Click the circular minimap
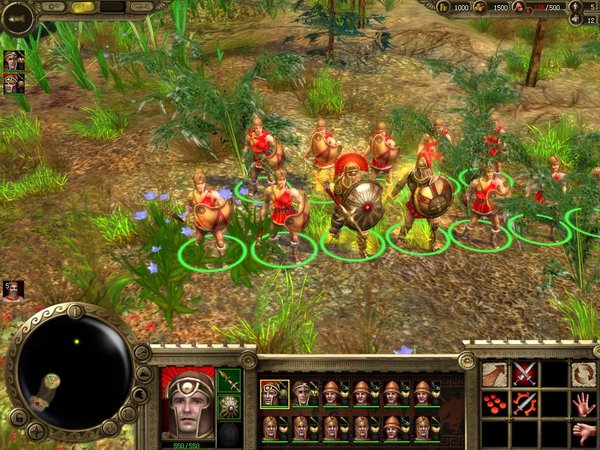Screen dimensions: 600x450 click(76, 366)
